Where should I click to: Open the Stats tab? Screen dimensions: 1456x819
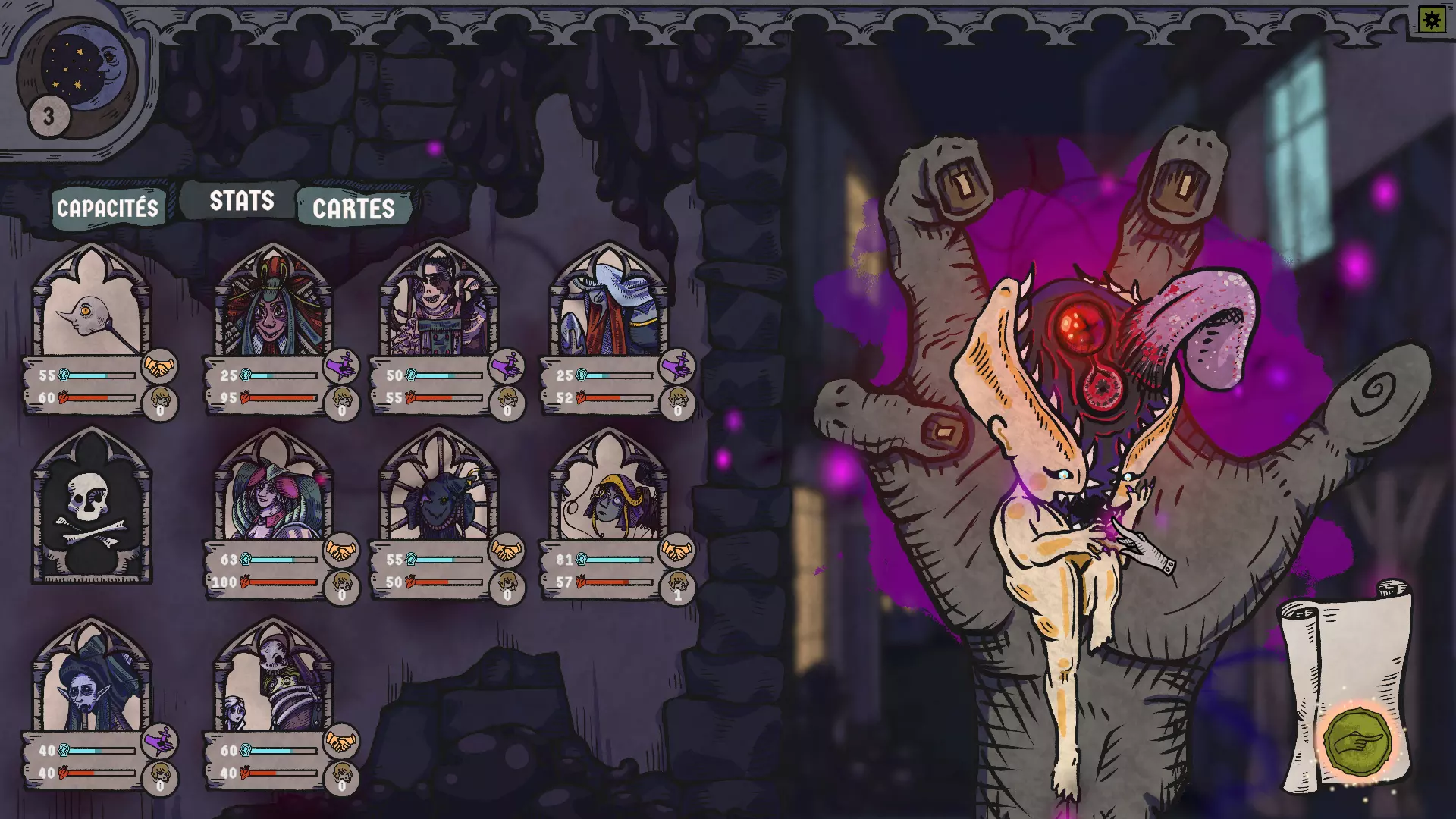click(241, 201)
